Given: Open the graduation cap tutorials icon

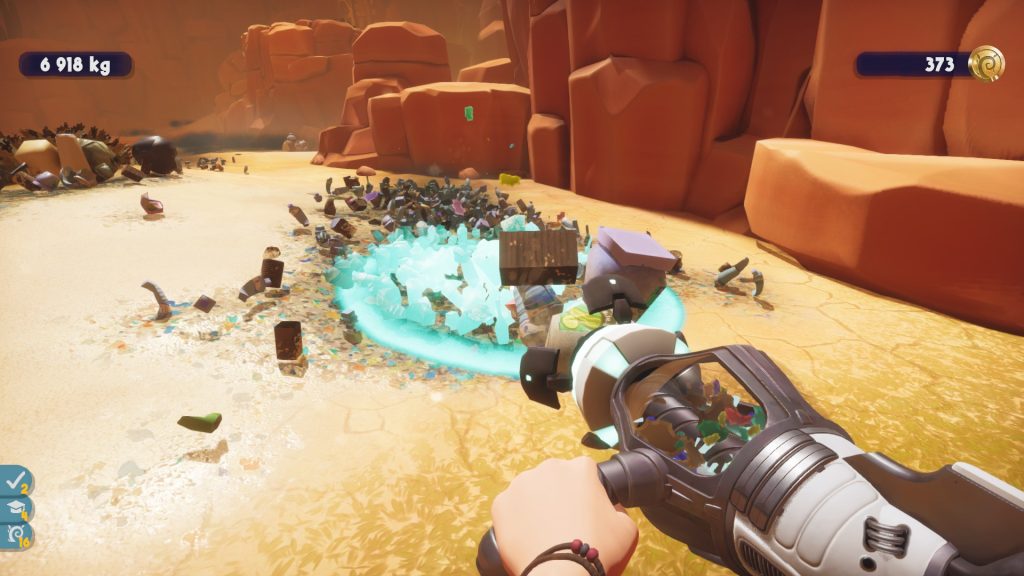Looking at the screenshot, I should (x=15, y=509).
